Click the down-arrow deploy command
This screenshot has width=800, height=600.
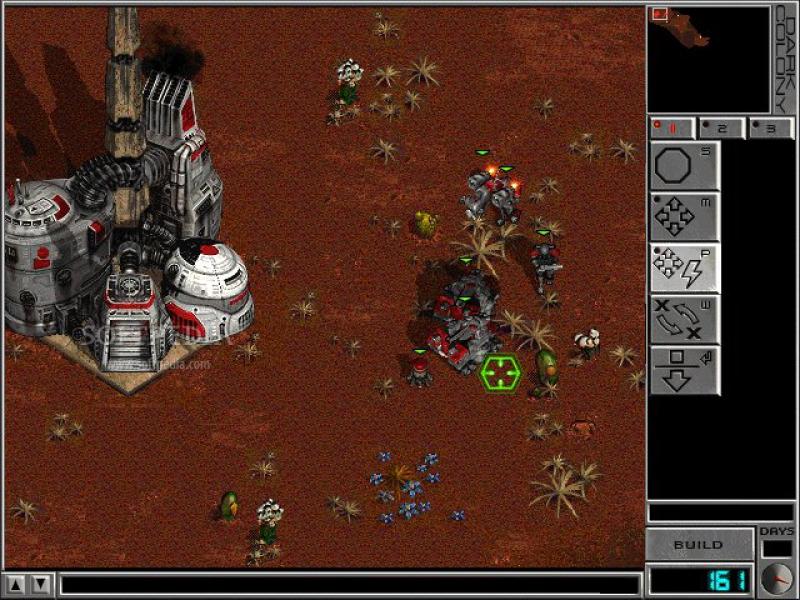coord(684,370)
